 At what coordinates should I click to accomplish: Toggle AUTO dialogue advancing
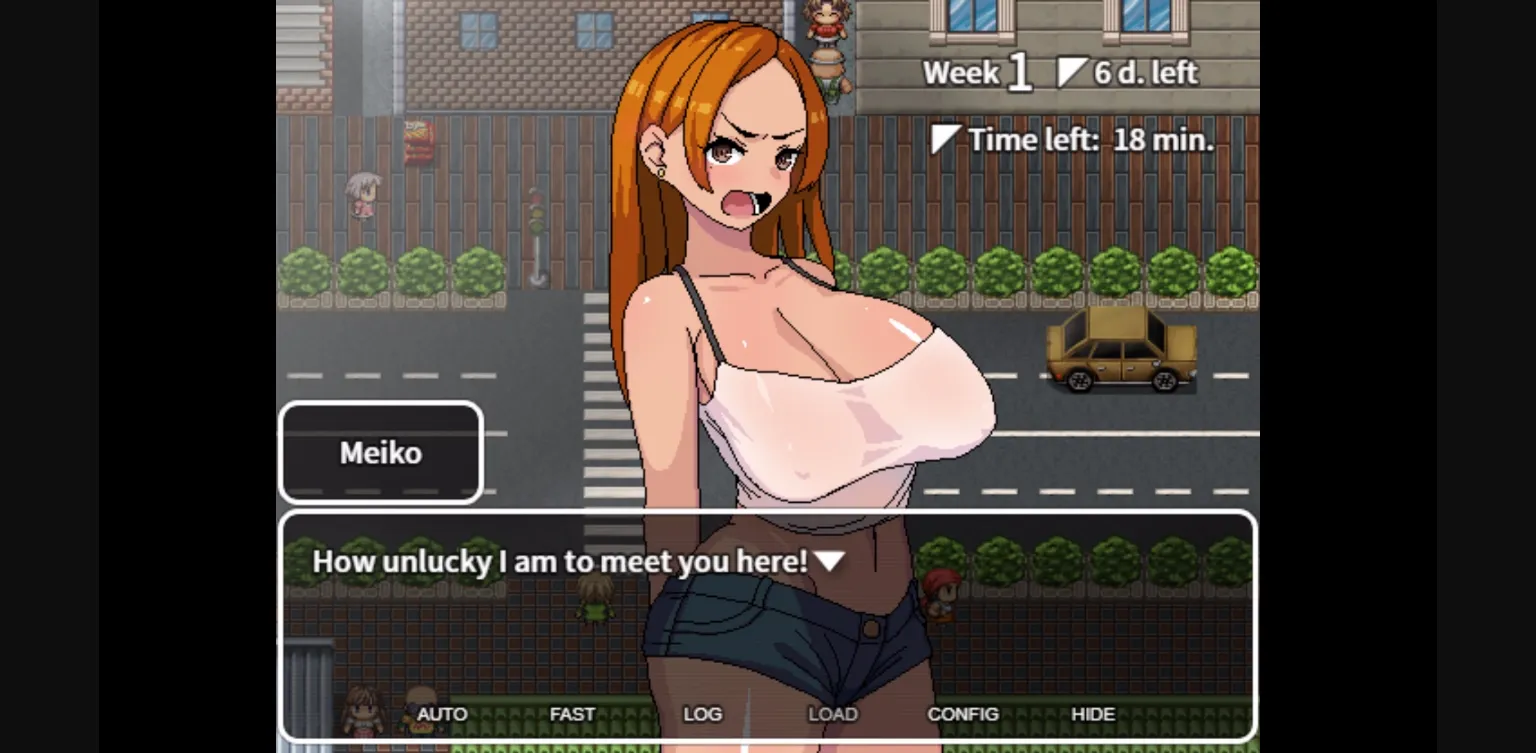pos(442,714)
